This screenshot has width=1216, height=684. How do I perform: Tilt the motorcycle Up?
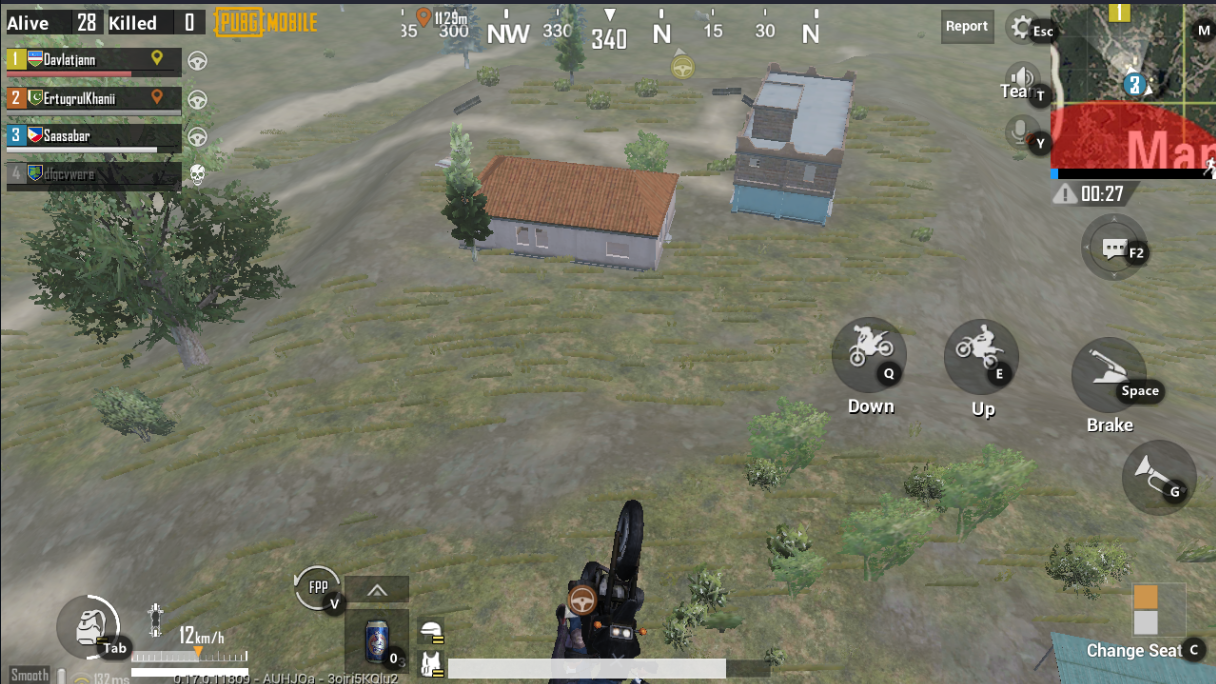[980, 356]
